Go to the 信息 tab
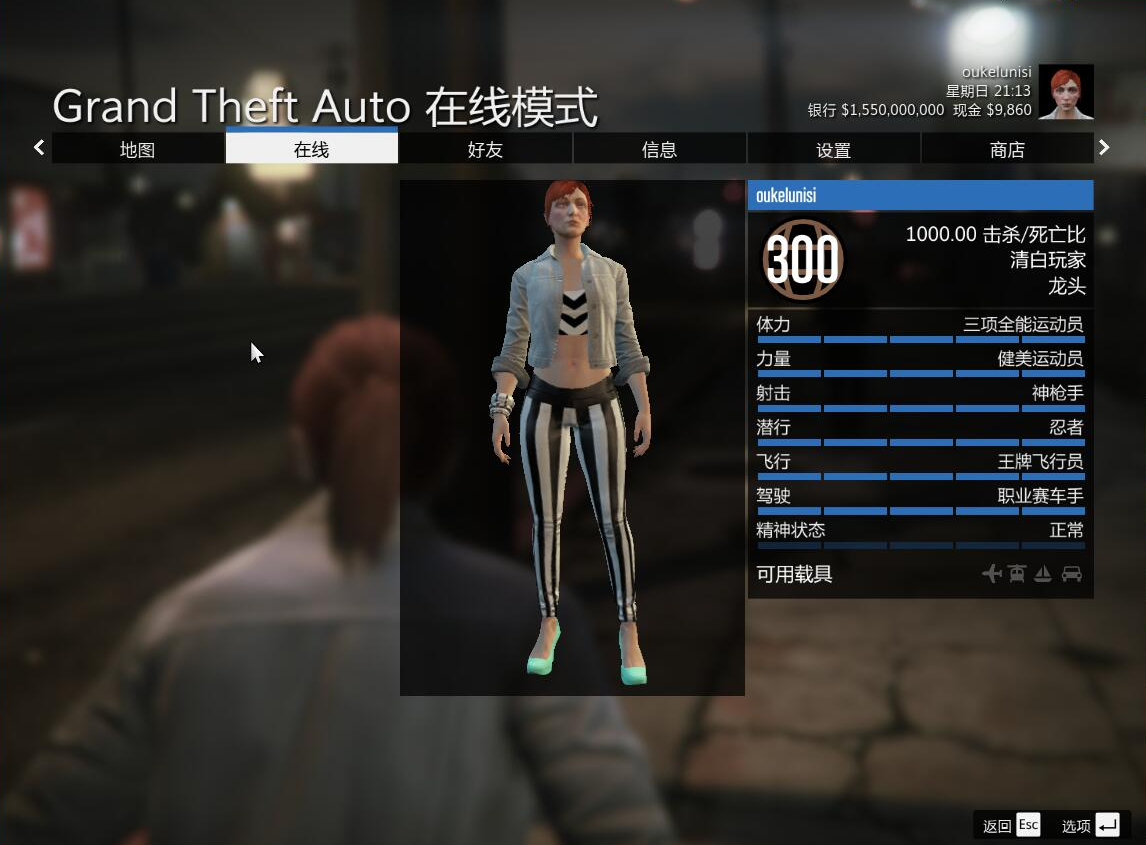This screenshot has width=1146, height=845. coord(659,150)
